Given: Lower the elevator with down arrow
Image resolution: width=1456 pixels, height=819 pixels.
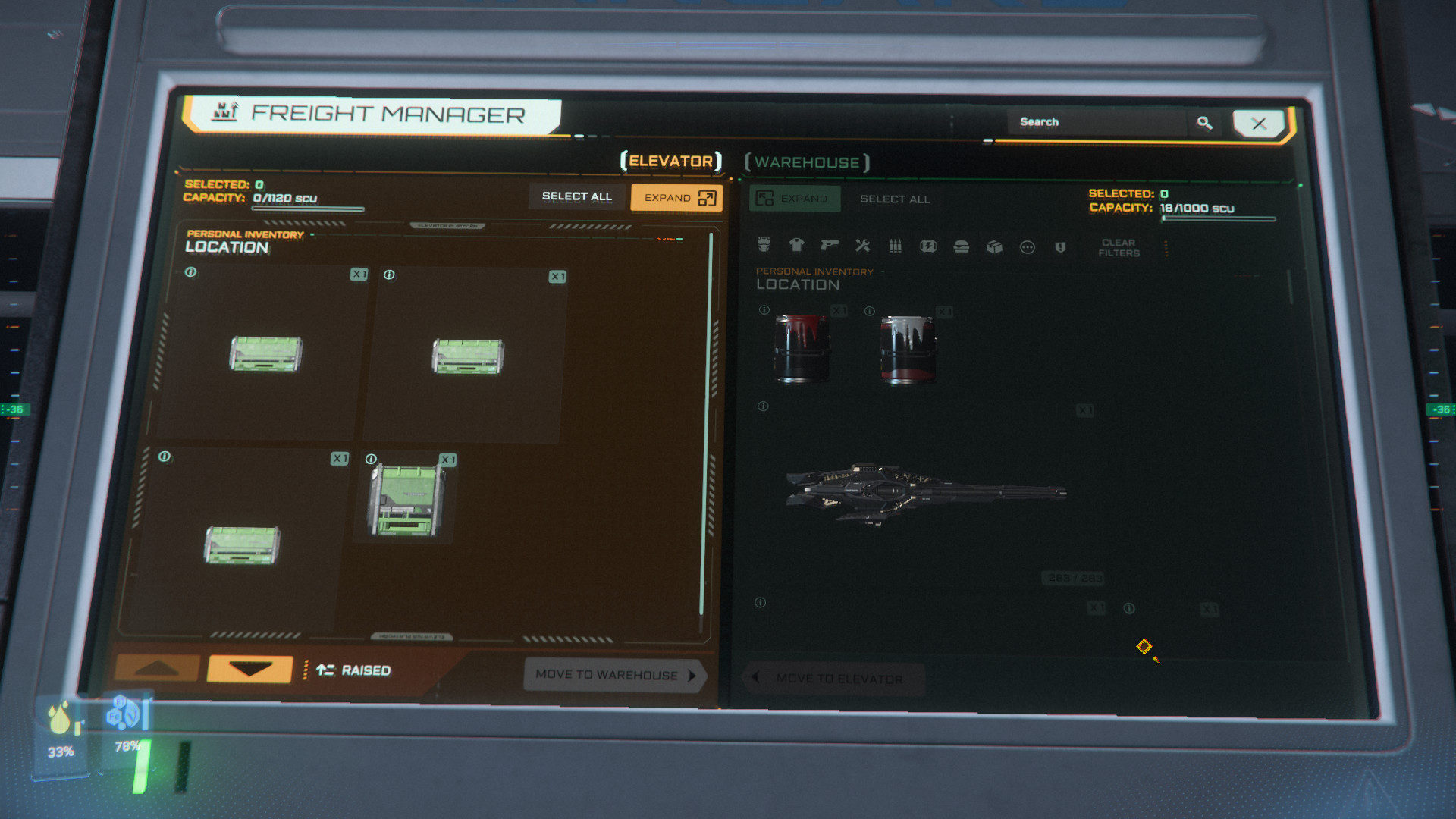Looking at the screenshot, I should (249, 669).
